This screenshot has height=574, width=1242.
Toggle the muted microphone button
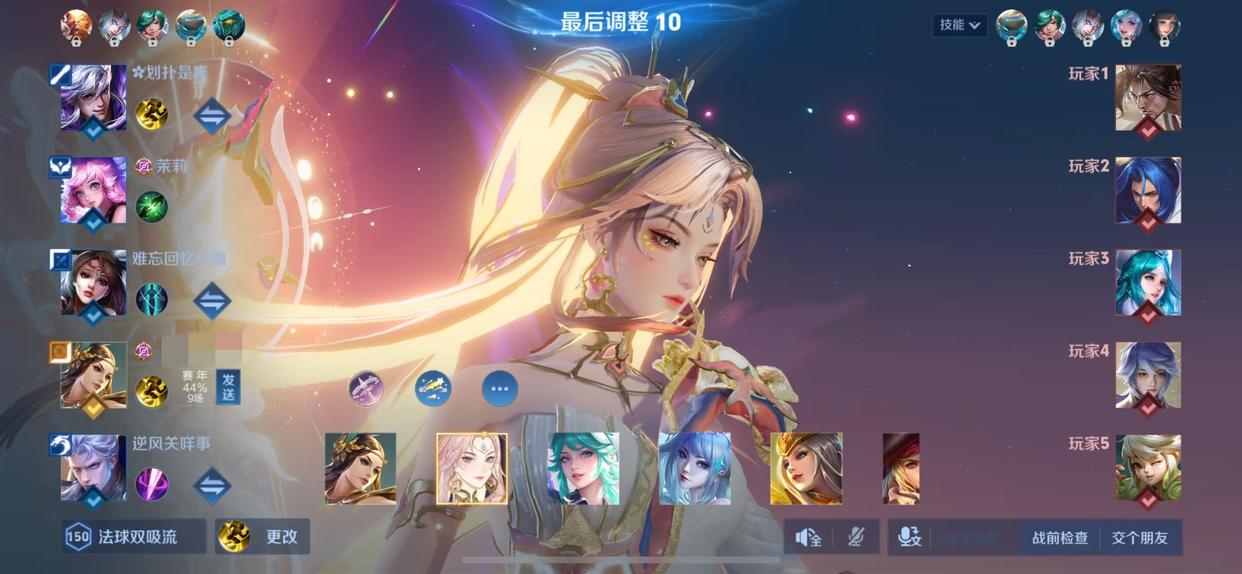[856, 538]
